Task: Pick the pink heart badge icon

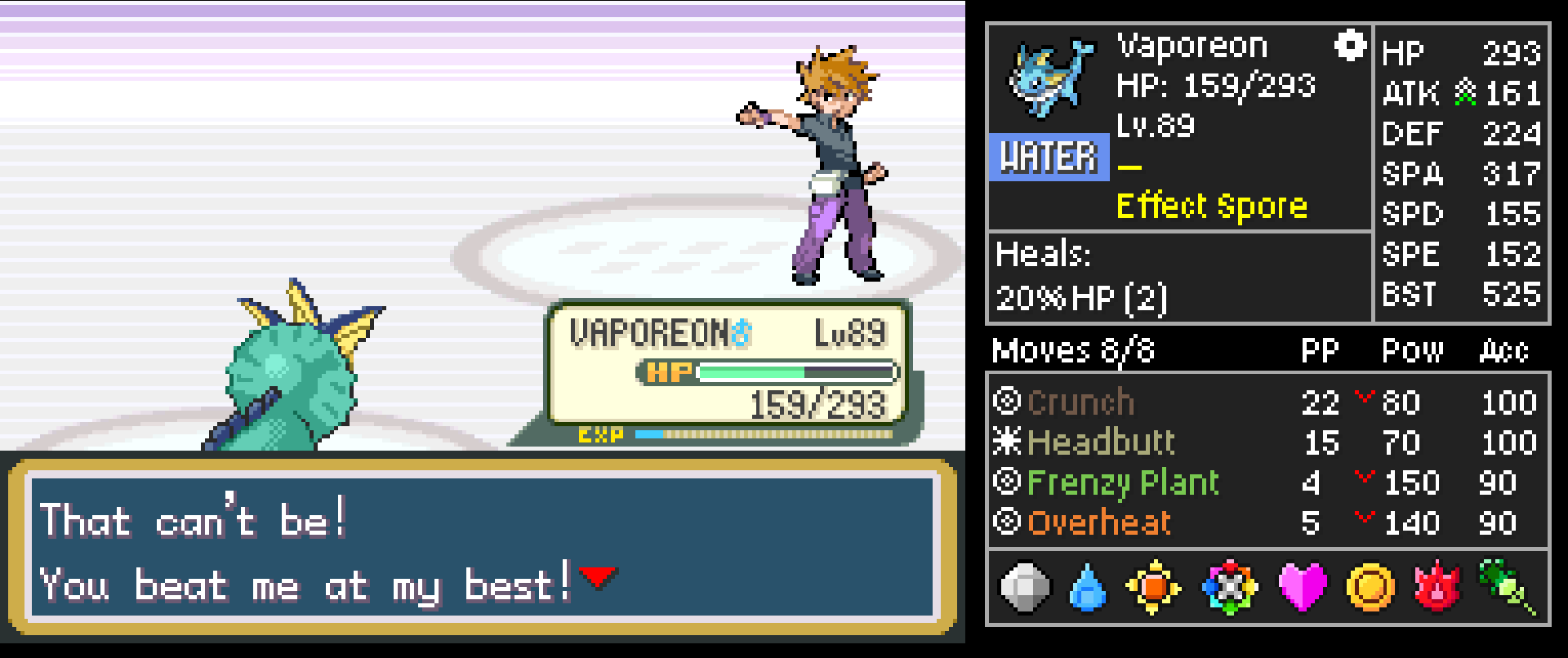Action: click(1302, 587)
